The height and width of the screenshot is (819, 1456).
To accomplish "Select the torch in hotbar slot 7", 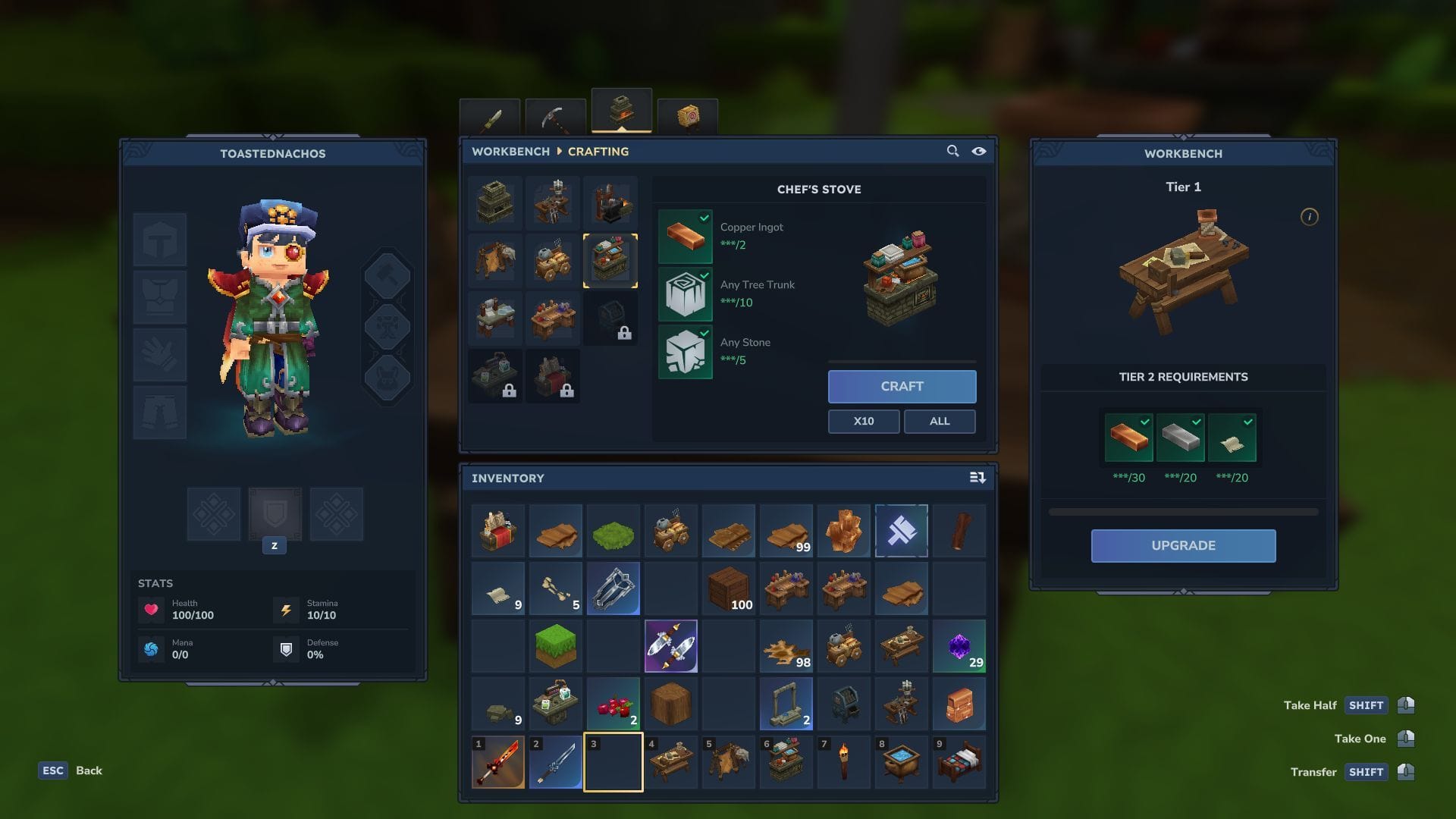I will click(844, 762).
